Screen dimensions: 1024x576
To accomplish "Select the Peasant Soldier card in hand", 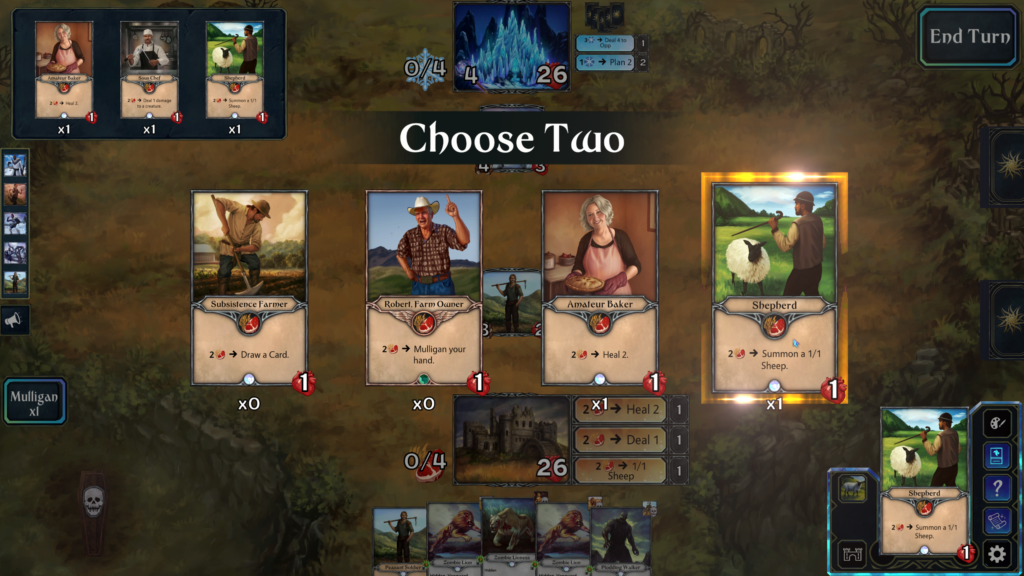I will point(400,540).
